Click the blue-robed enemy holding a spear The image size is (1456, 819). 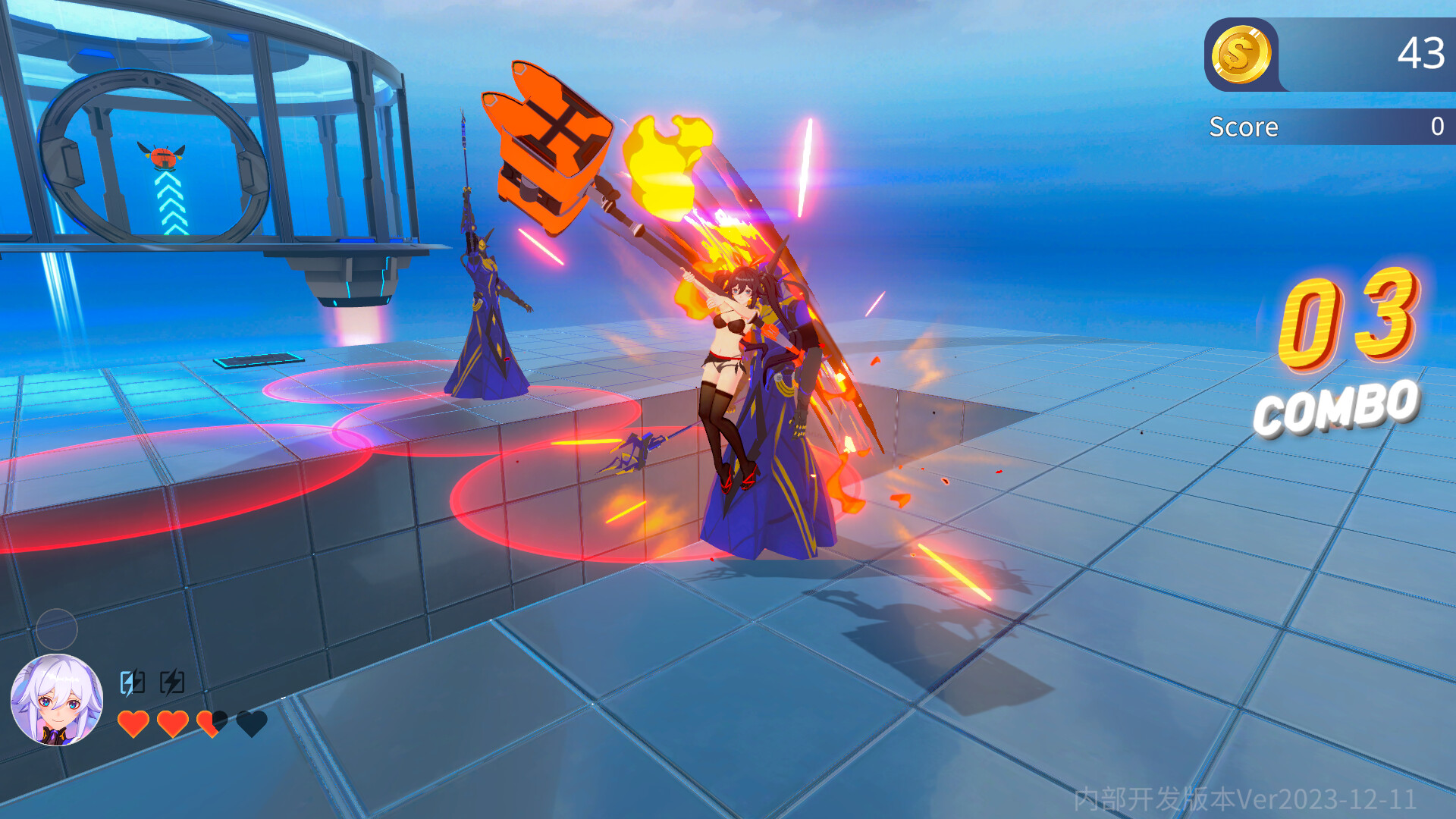485,303
